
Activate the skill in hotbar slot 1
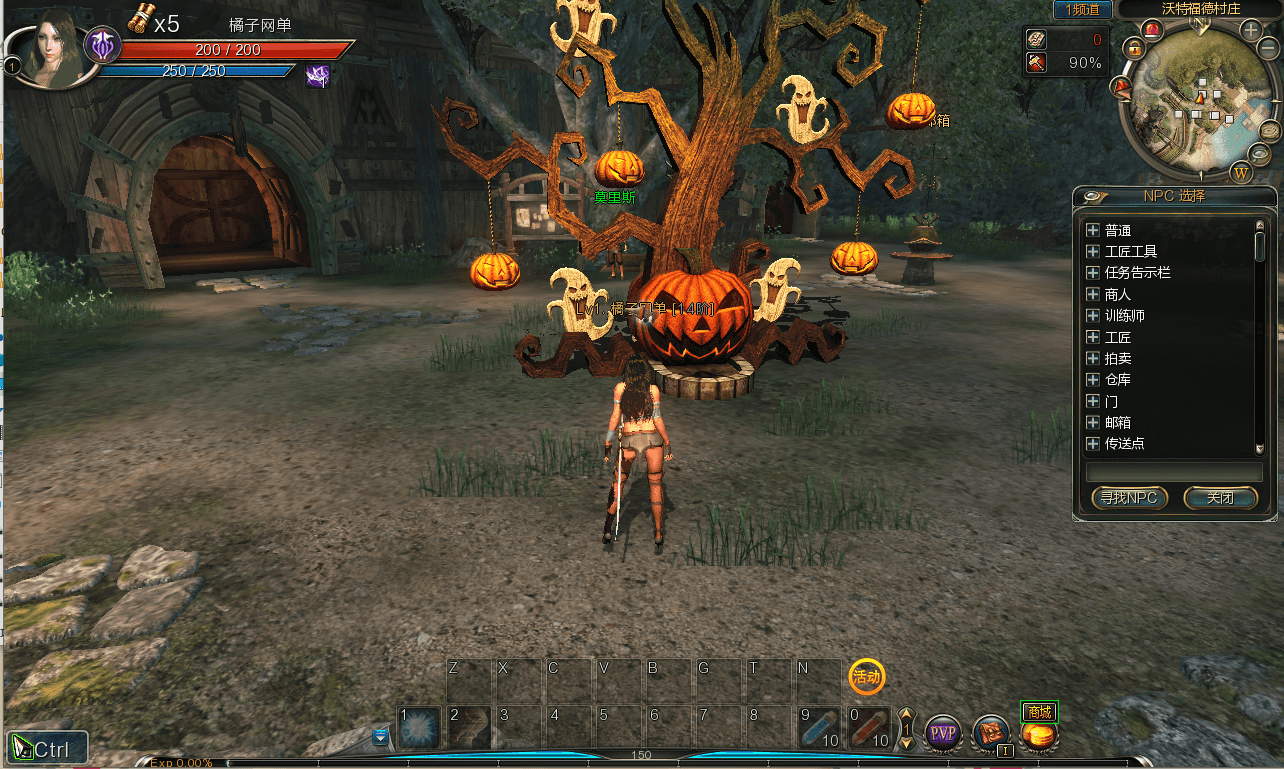[420, 728]
